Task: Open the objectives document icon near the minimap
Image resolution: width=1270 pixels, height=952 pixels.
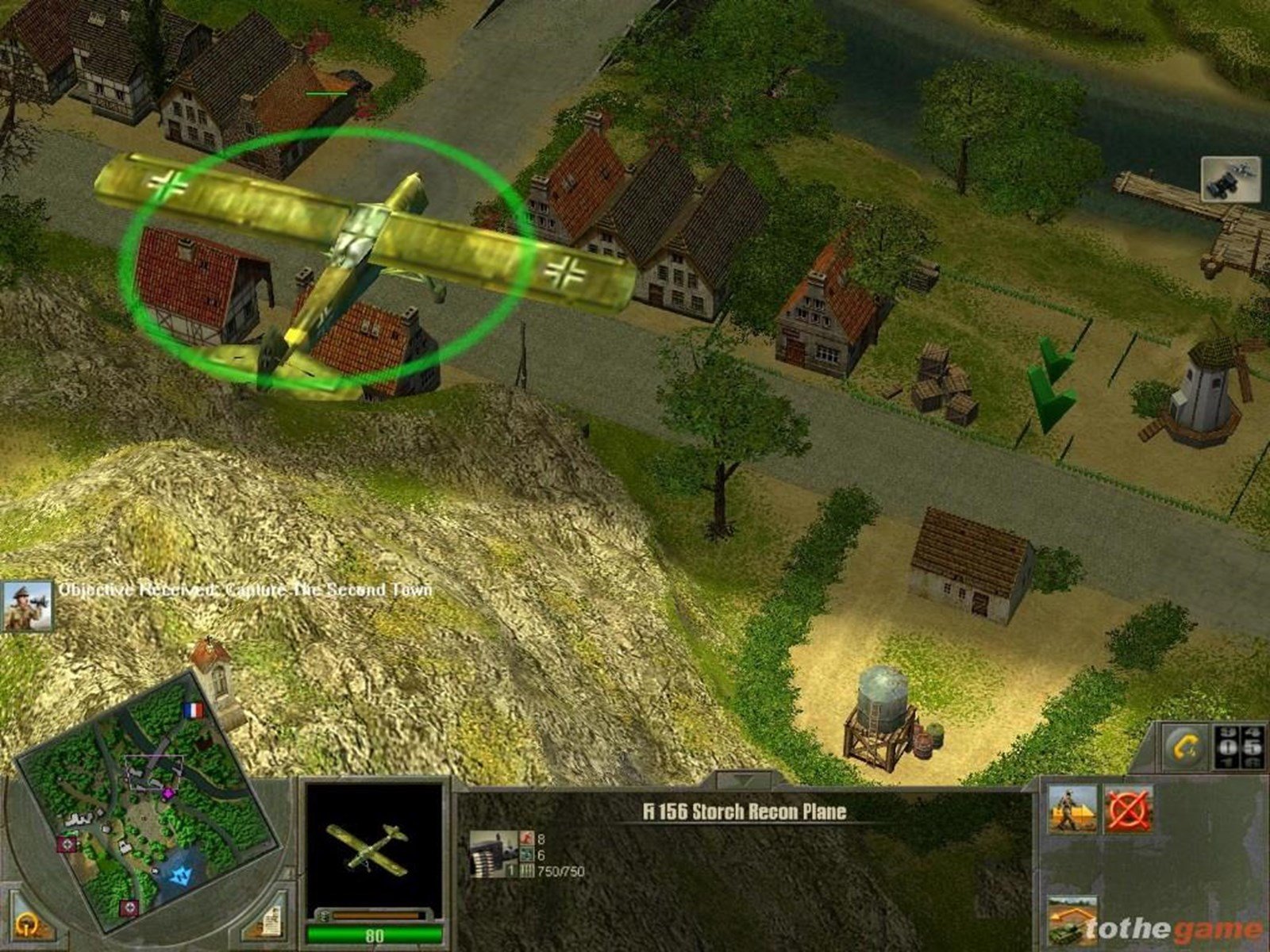Action: [271, 923]
